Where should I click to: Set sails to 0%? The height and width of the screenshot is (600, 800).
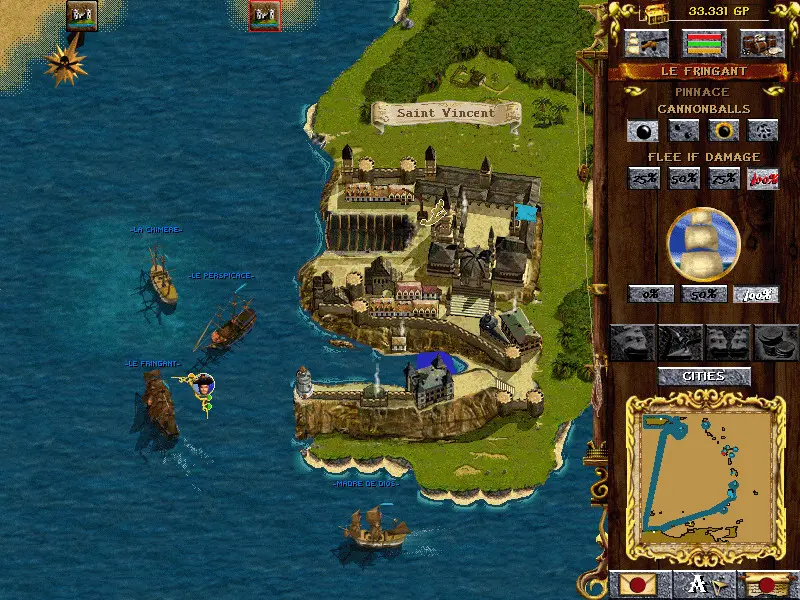[x=647, y=294]
